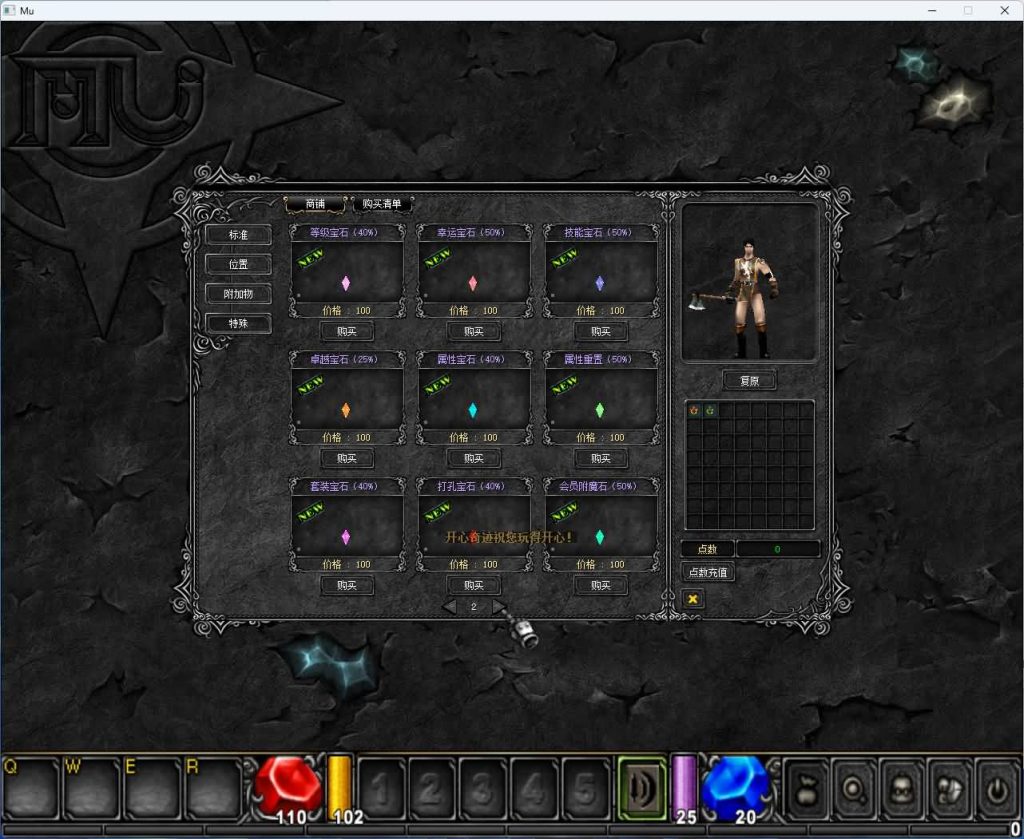Choose the 位置 category
1024x839 pixels.
[x=238, y=265]
